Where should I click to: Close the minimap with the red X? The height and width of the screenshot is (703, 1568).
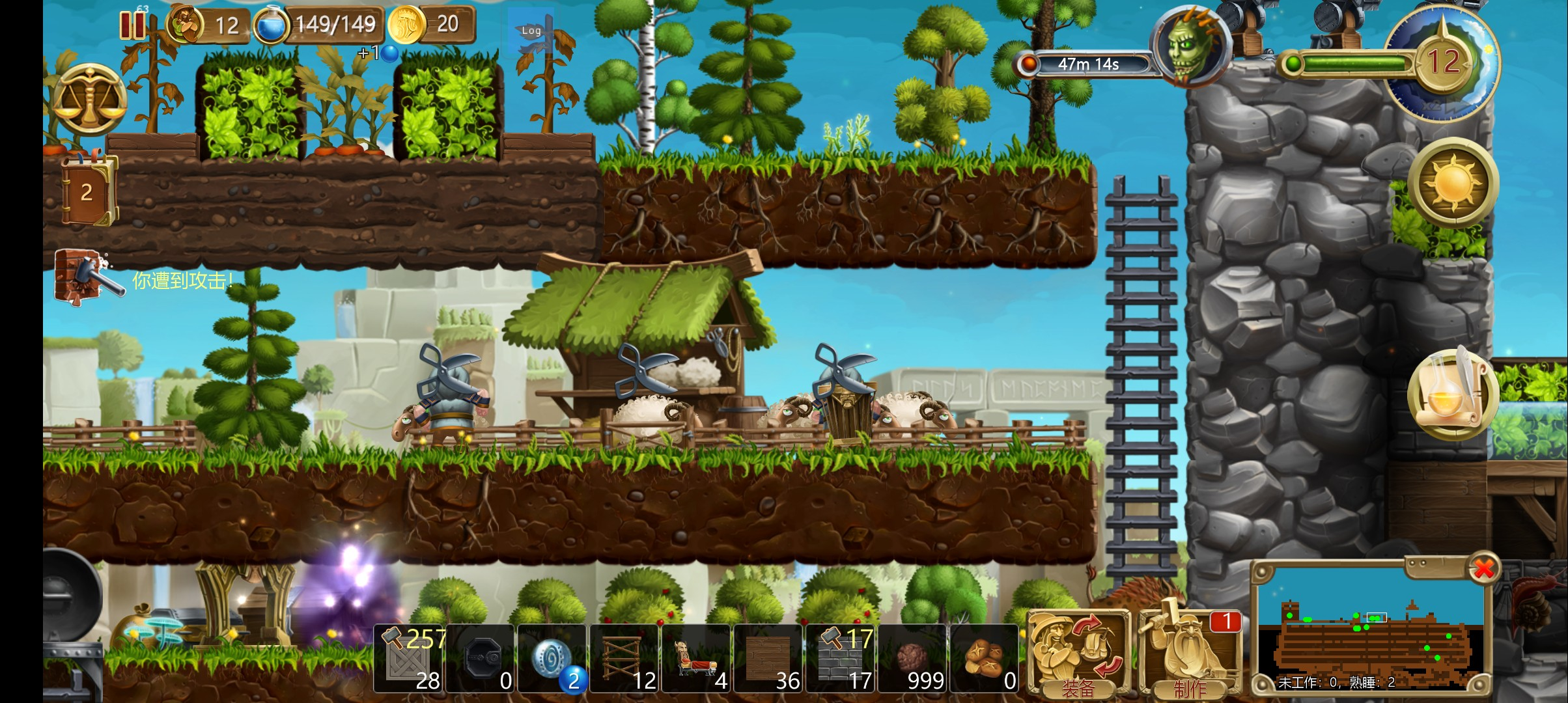pyautogui.click(x=1484, y=569)
